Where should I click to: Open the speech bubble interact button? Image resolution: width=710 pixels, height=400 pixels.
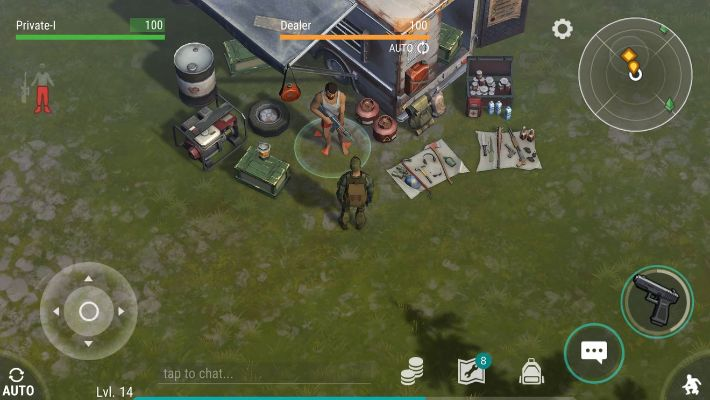[594, 351]
